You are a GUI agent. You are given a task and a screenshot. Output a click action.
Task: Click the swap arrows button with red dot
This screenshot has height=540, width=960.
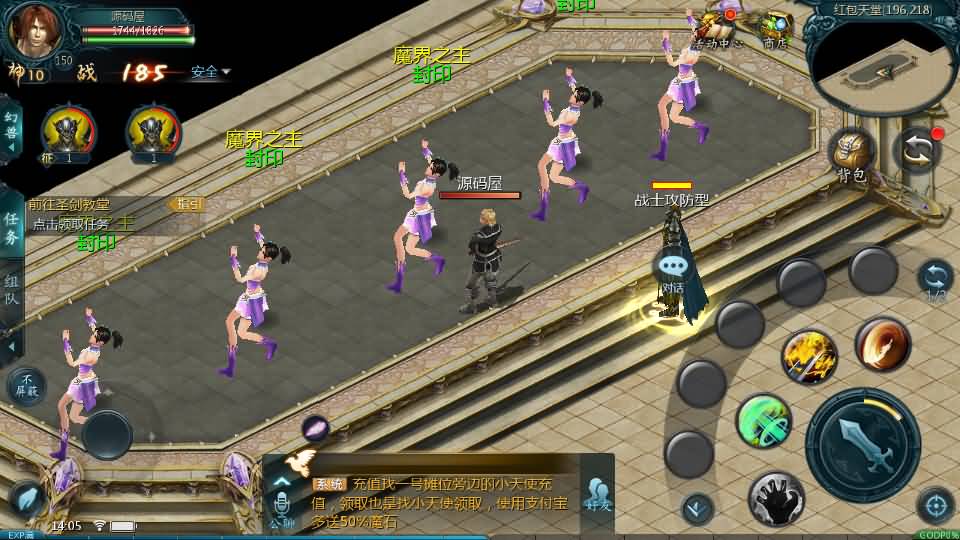click(917, 150)
